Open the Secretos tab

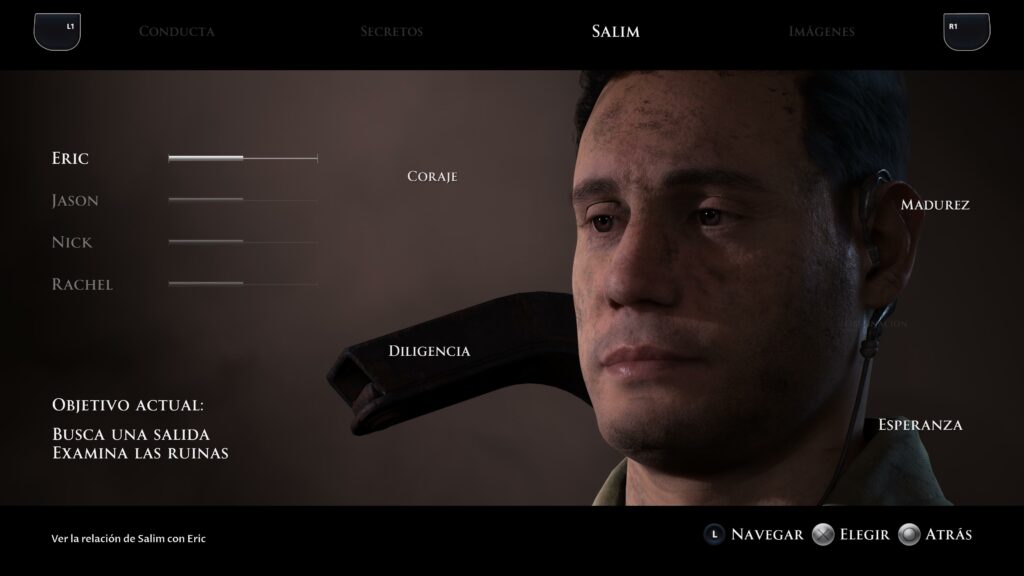[391, 31]
